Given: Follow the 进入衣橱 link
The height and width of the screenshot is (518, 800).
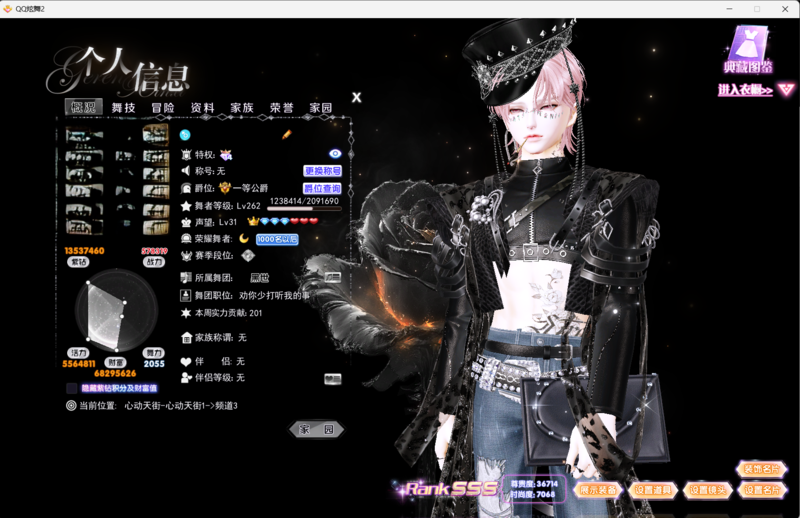Looking at the screenshot, I should click(x=746, y=90).
